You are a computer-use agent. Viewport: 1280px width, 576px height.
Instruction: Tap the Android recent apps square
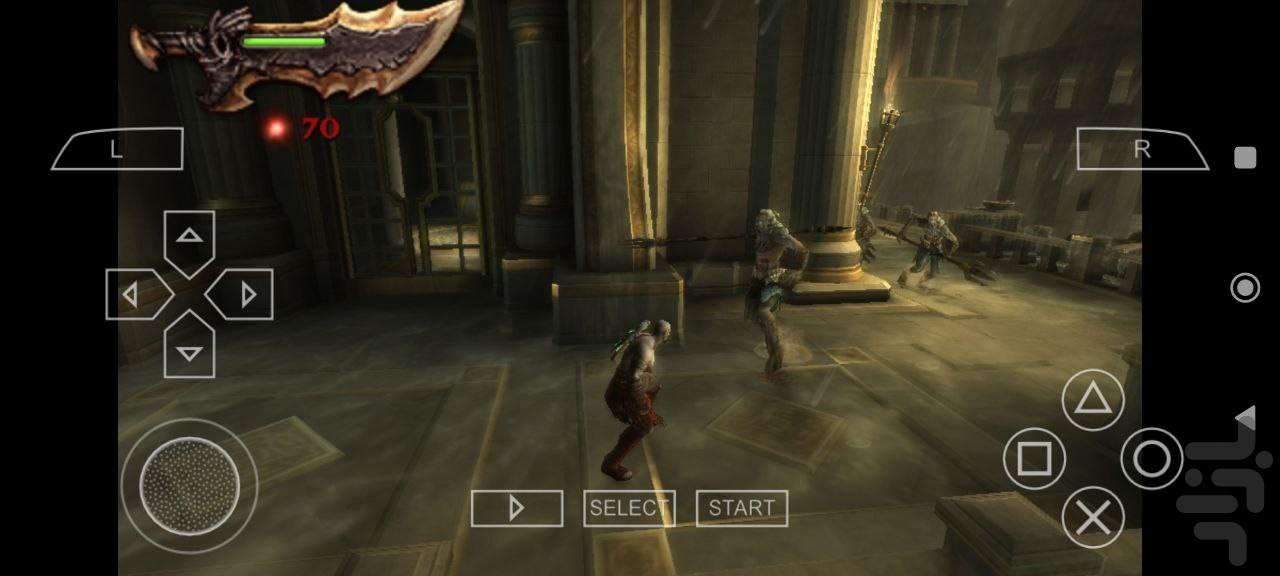(x=1245, y=158)
